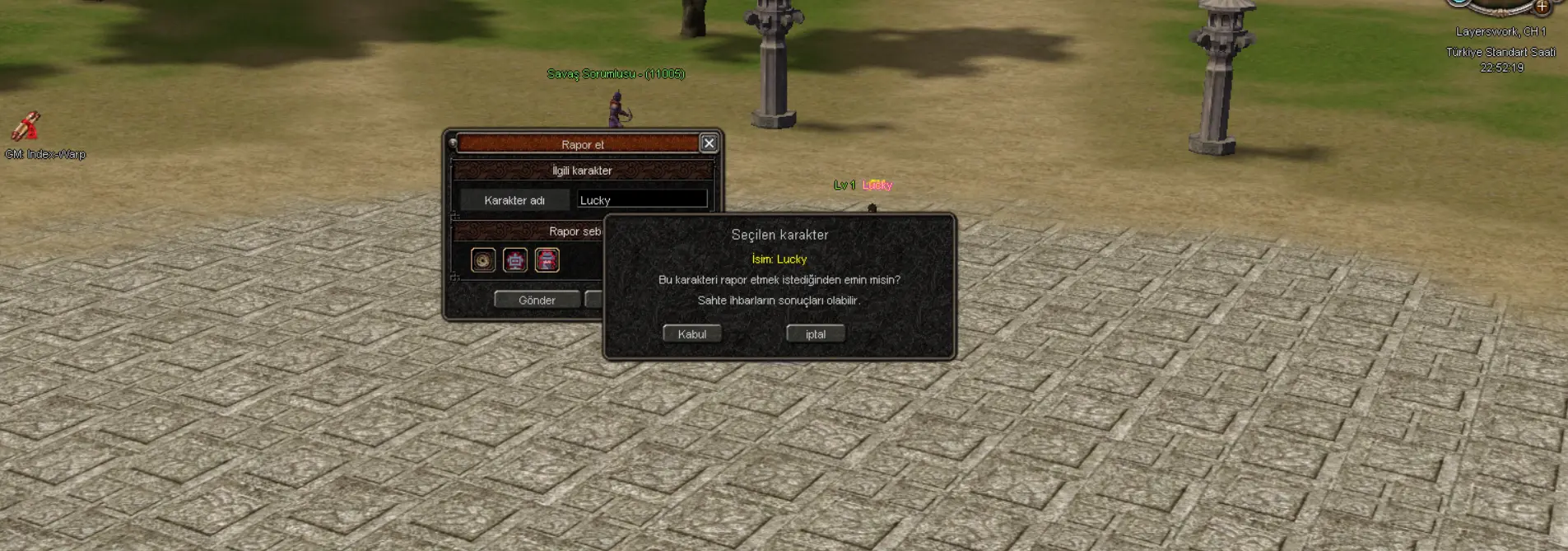Select the round coin report reason icon
Screen dimensions: 1568x551
483,260
